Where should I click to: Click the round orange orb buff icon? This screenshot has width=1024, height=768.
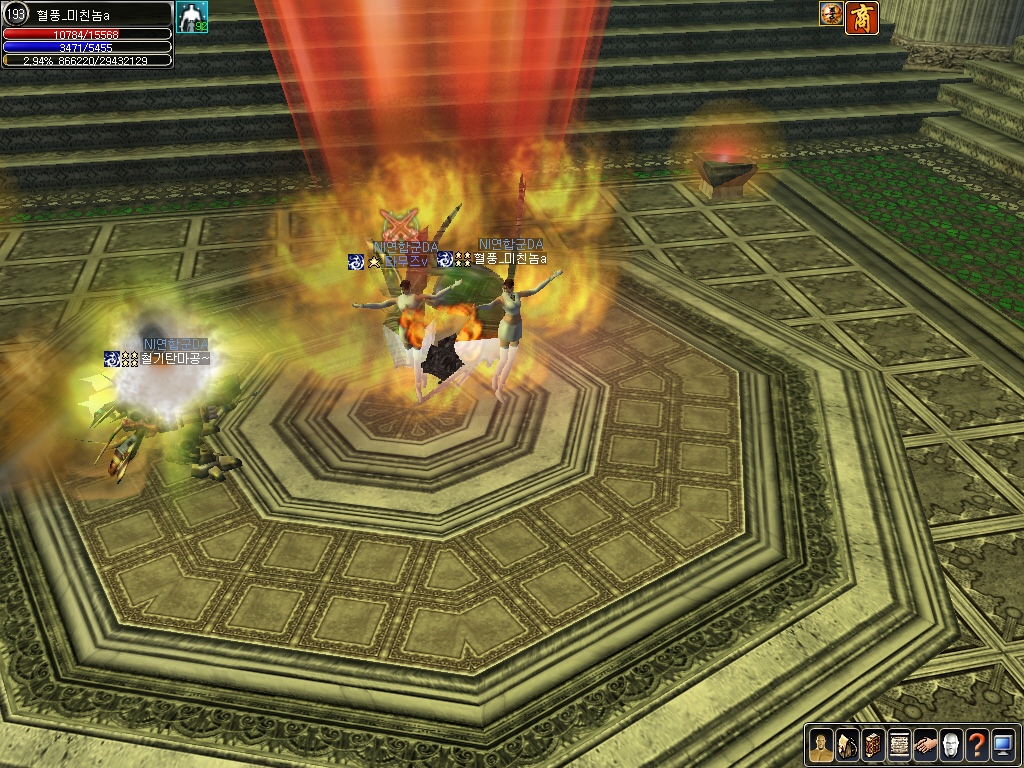831,14
